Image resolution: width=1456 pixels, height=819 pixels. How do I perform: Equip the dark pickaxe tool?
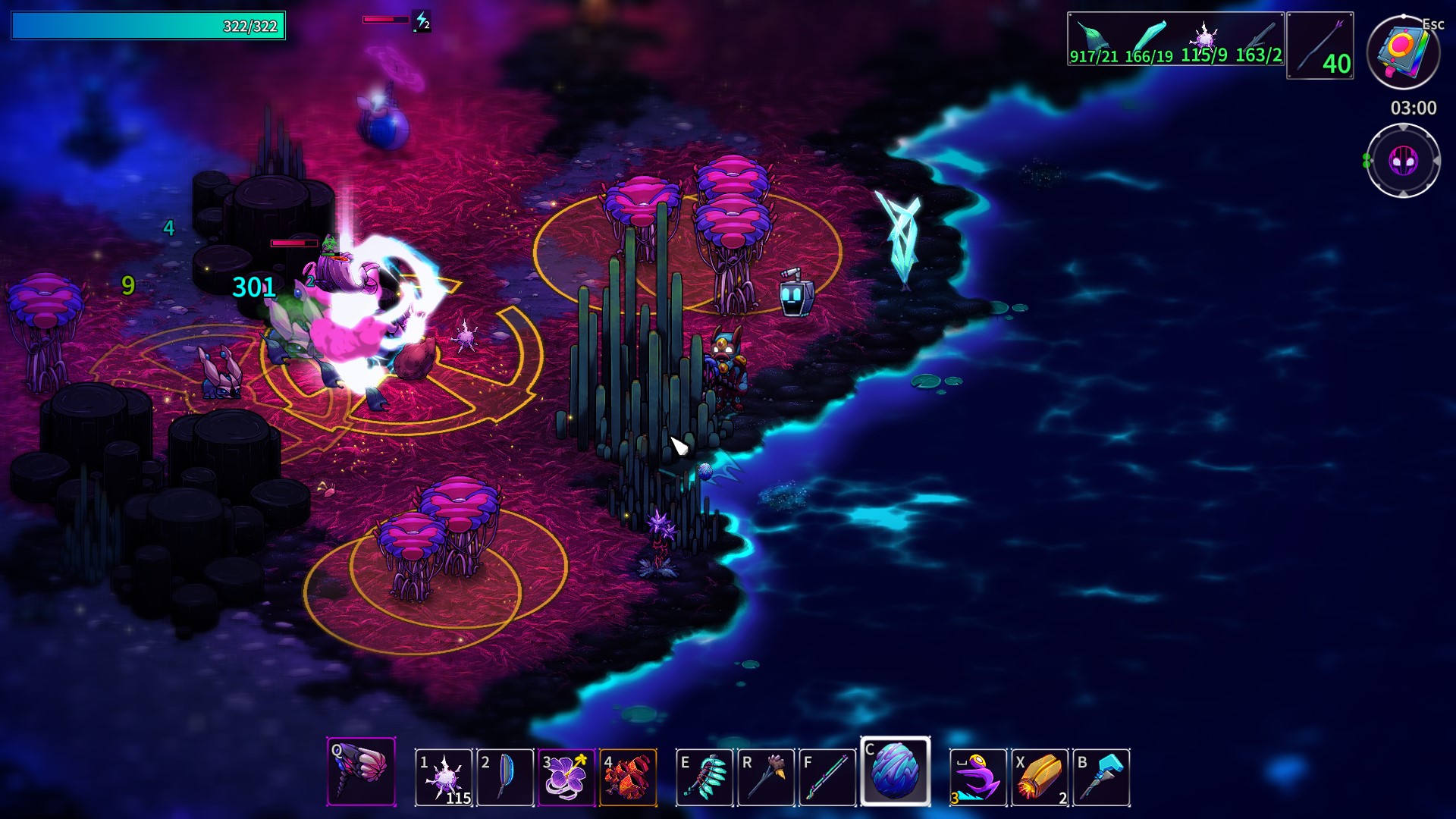click(x=766, y=777)
